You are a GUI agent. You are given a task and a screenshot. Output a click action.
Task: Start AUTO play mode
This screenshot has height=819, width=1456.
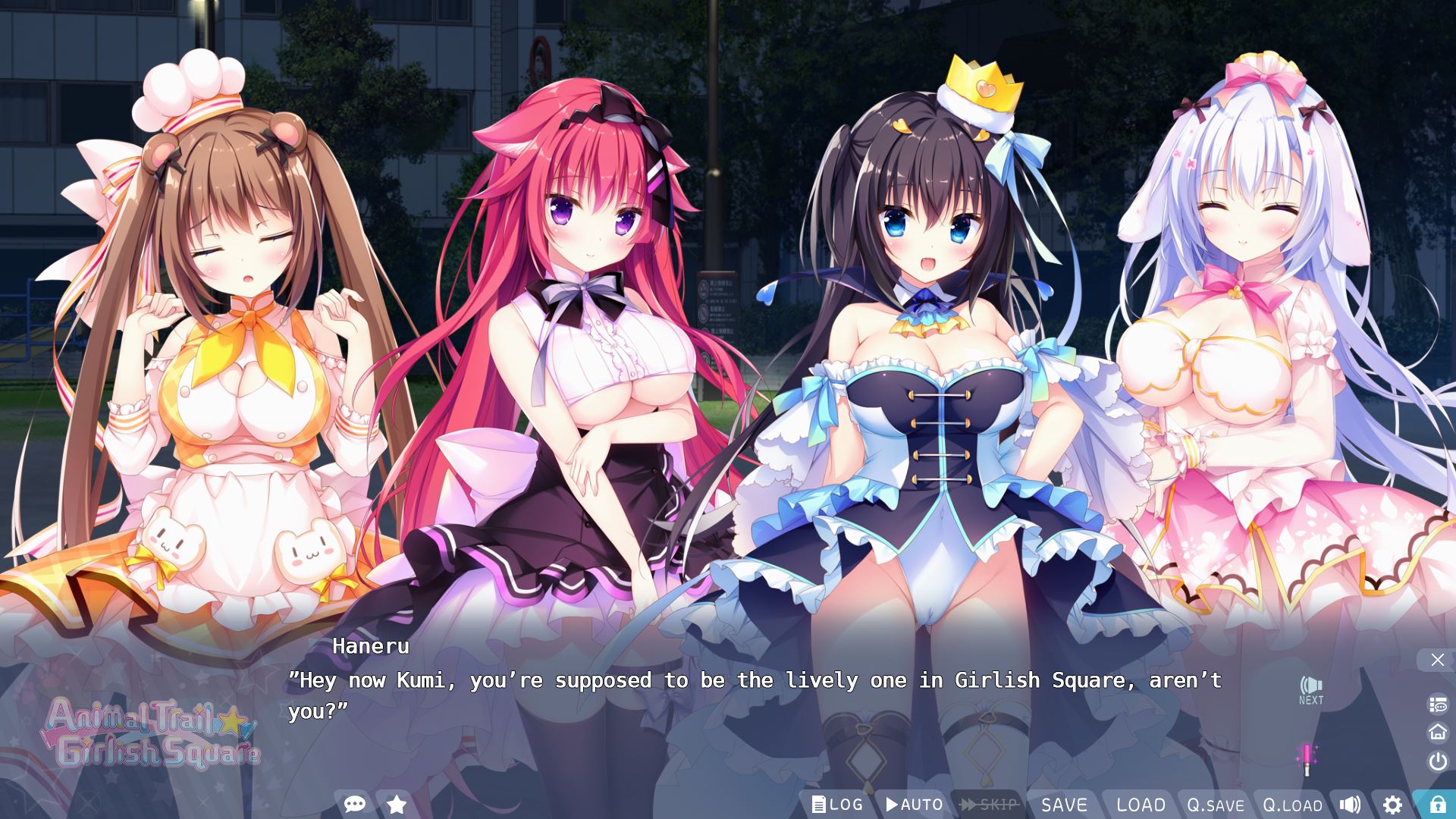914,805
